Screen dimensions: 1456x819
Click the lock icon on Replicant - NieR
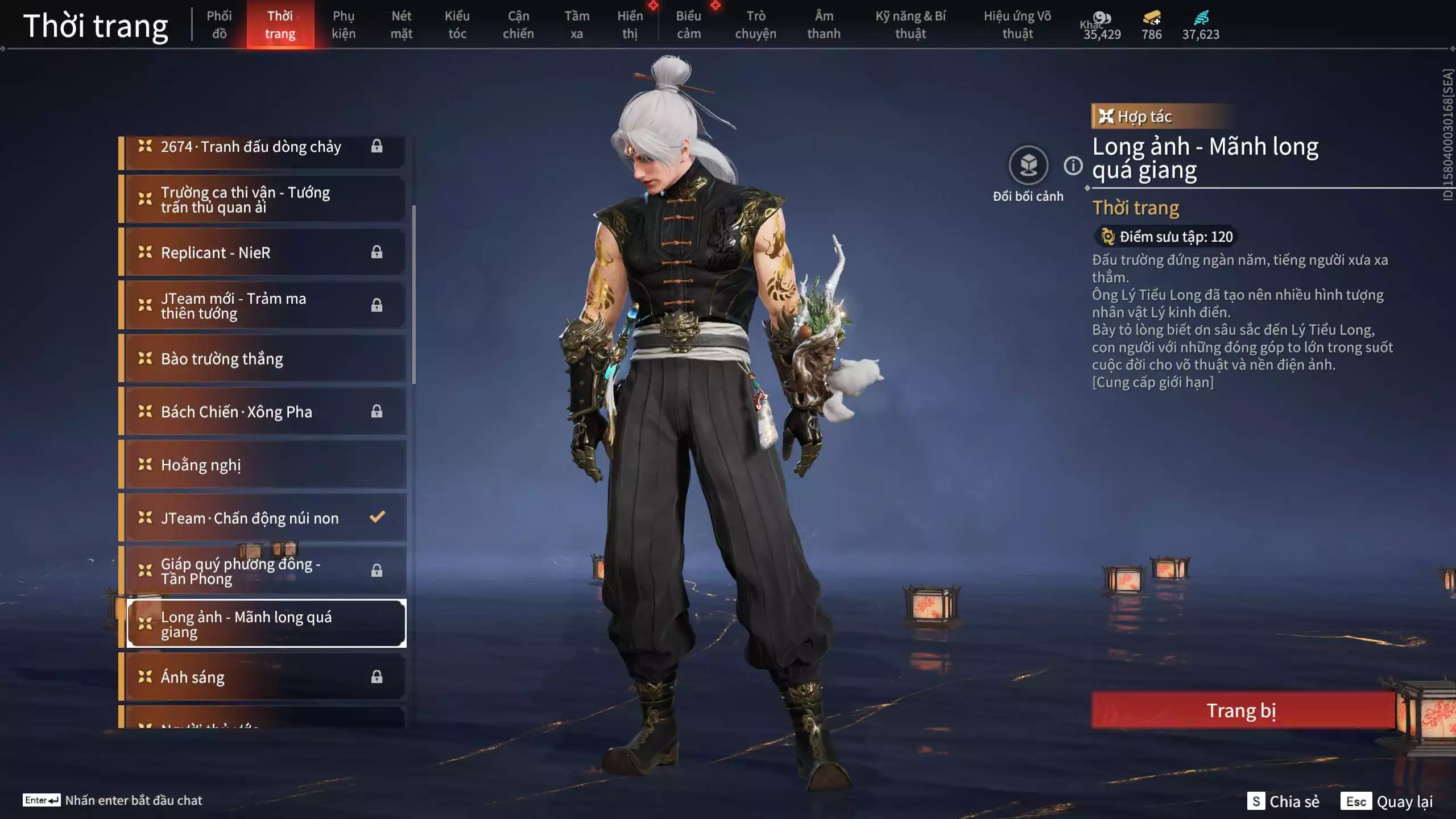(x=377, y=252)
